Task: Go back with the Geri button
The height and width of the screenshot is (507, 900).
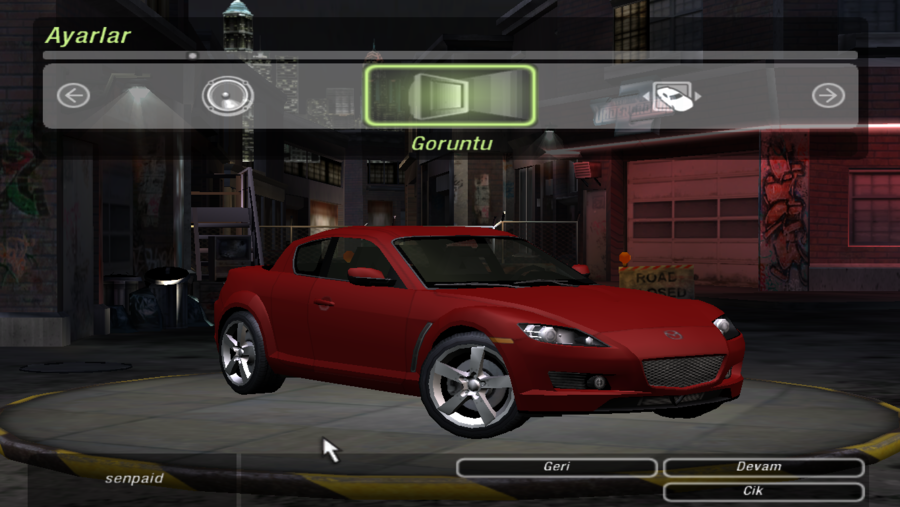Action: pyautogui.click(x=557, y=467)
